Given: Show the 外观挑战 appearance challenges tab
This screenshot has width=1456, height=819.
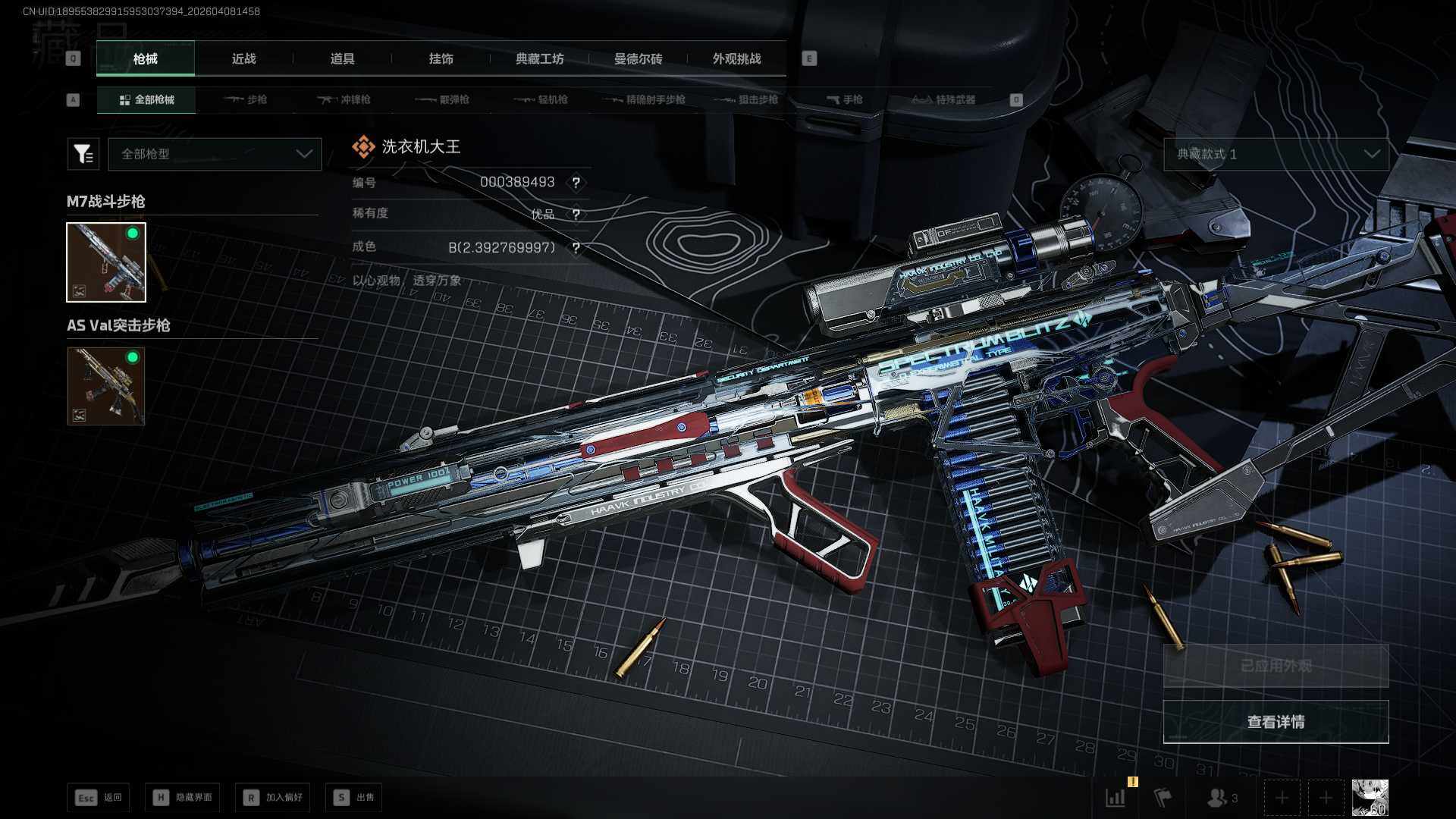Looking at the screenshot, I should [736, 58].
